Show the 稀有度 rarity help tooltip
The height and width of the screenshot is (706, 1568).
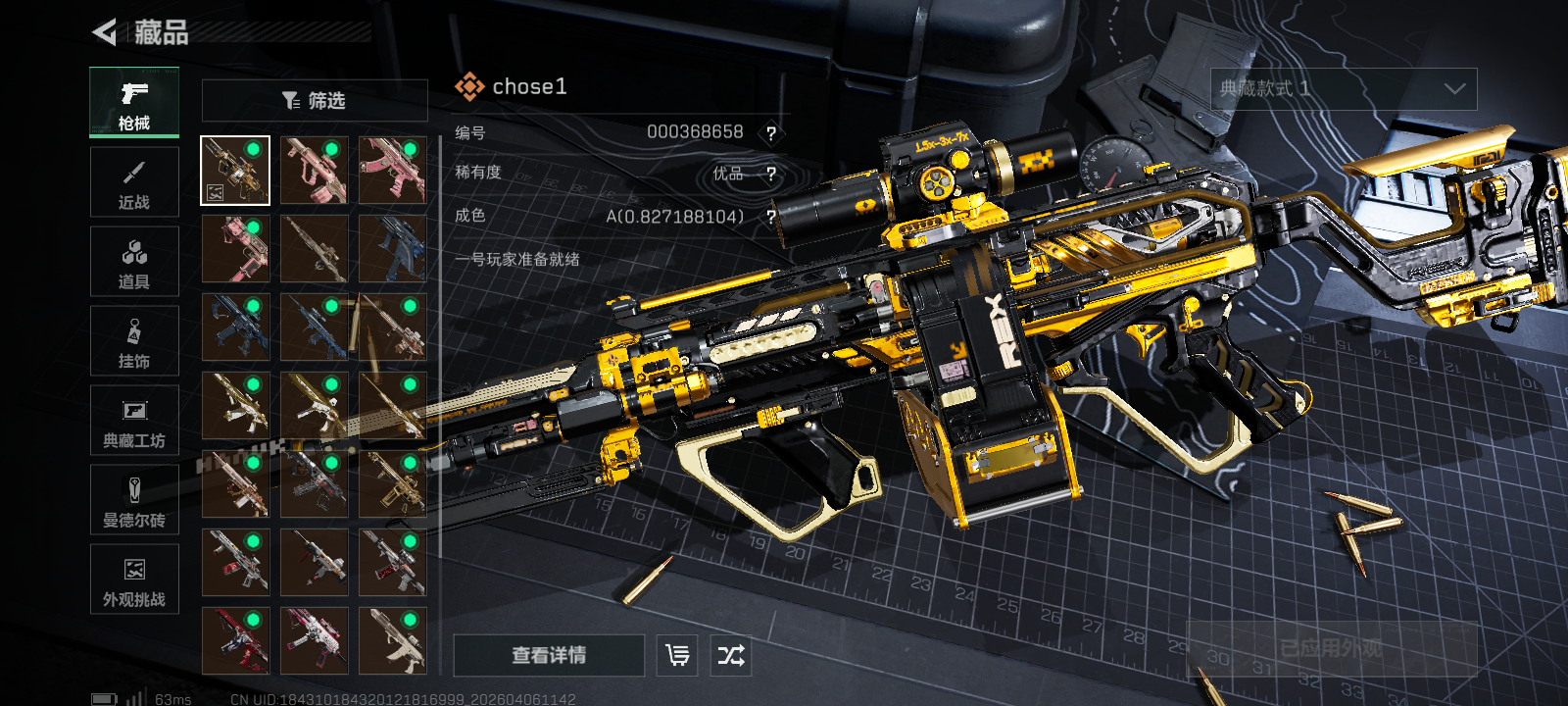coord(771,175)
